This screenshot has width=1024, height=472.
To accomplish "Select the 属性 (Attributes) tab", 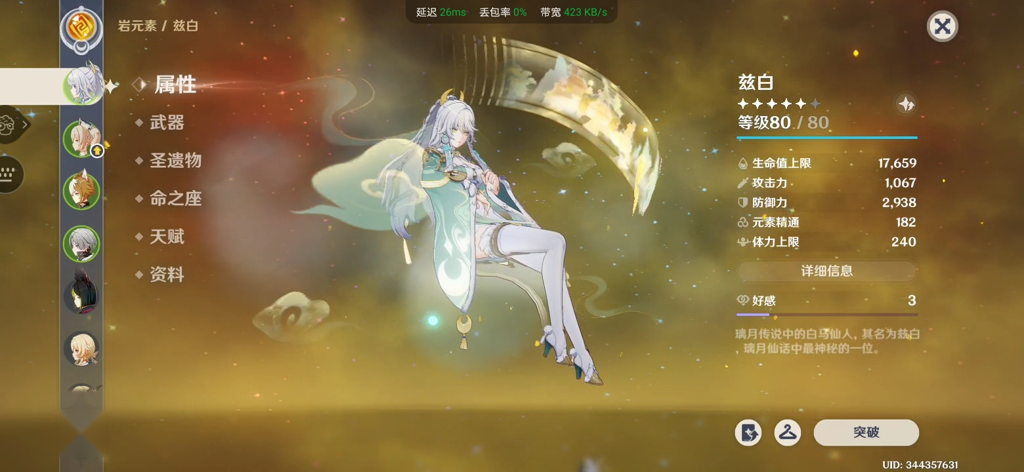I will point(174,84).
